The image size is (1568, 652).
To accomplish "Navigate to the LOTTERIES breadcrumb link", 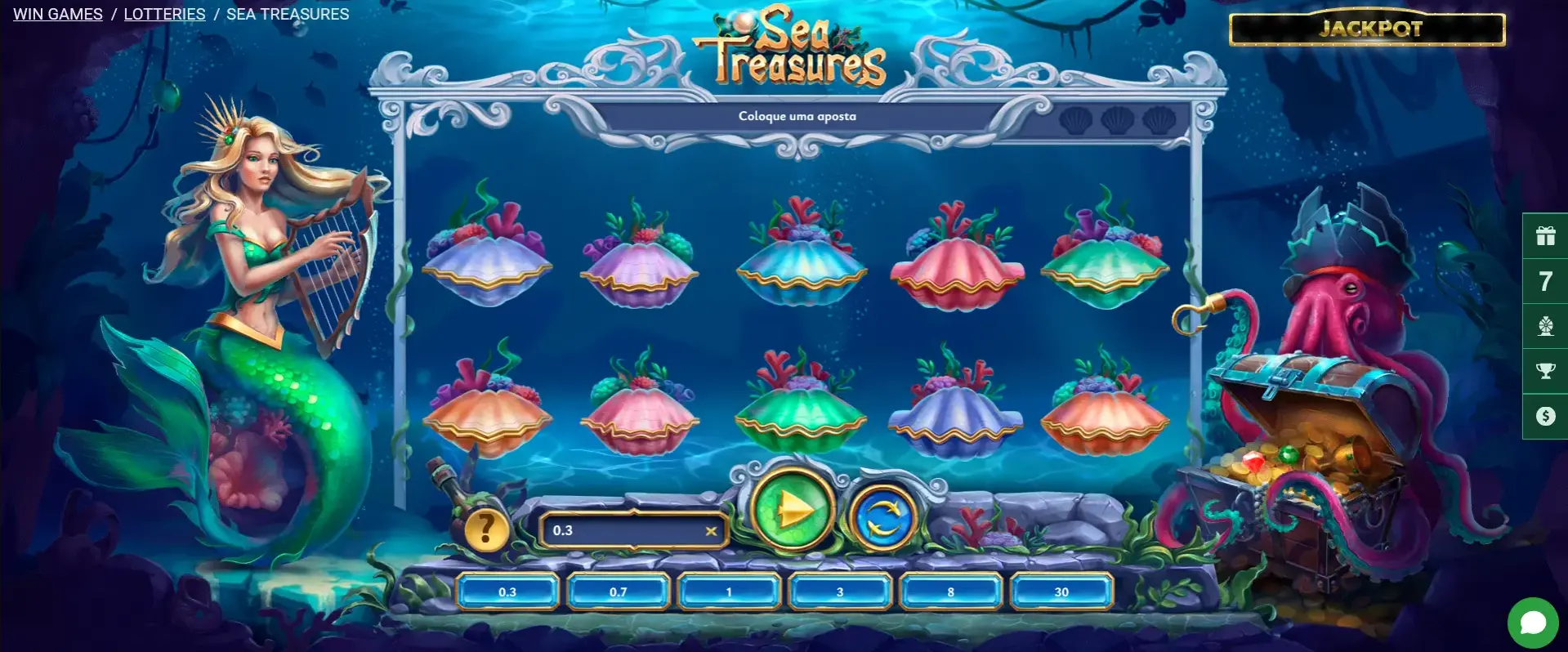I will point(164,14).
